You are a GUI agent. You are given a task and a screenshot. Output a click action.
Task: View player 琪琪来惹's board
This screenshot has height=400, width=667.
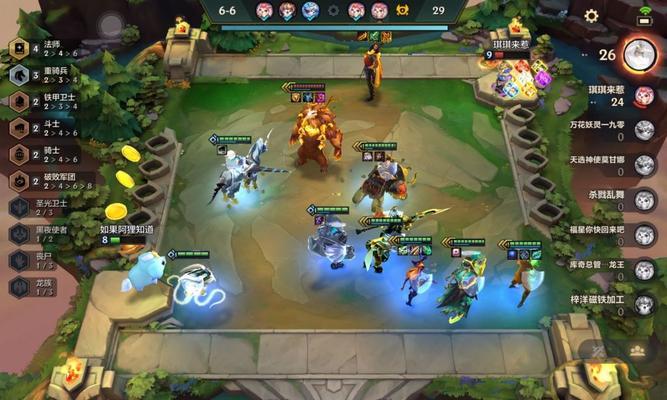644,96
